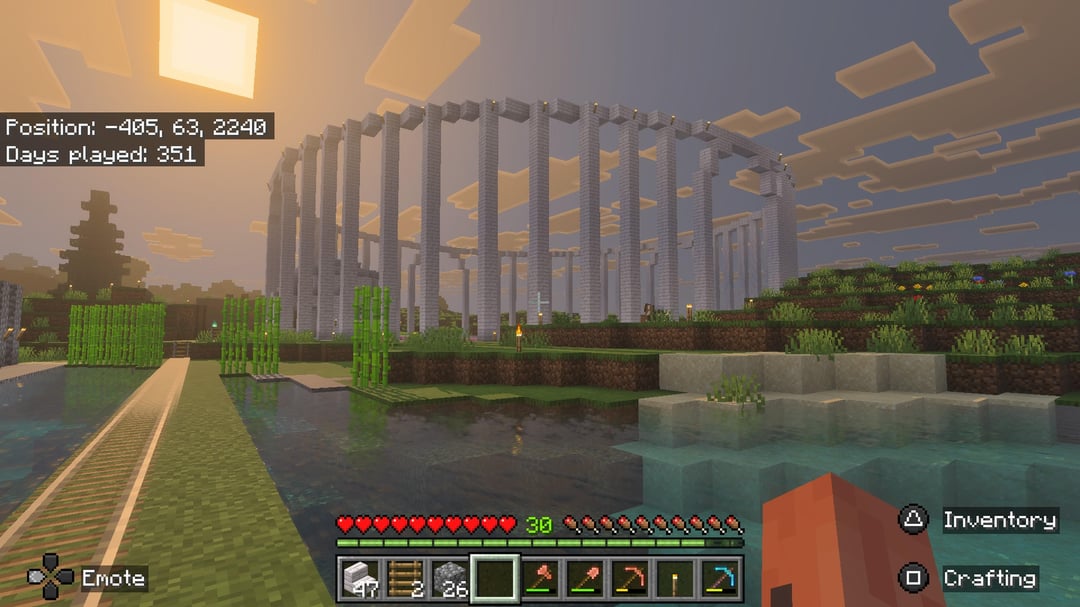
Task: Select the ladder slot in the hotbar
Action: coord(404,577)
